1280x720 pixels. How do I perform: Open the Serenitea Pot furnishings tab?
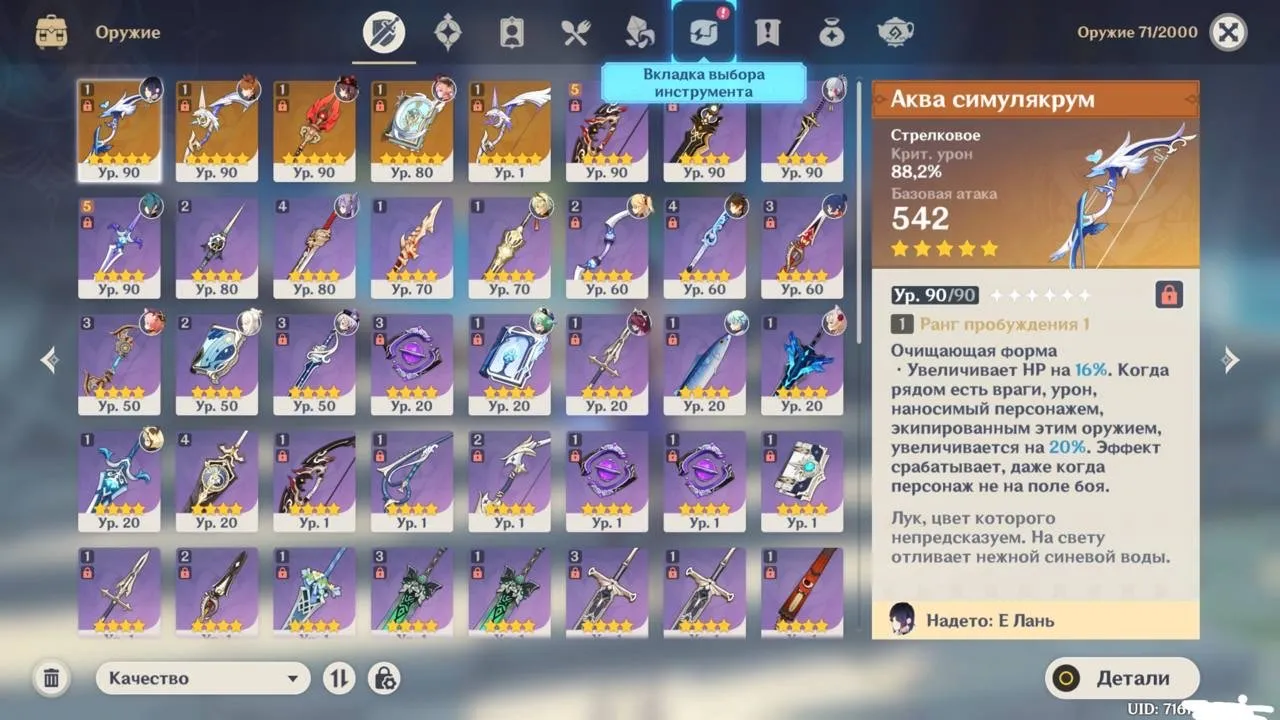coord(895,31)
